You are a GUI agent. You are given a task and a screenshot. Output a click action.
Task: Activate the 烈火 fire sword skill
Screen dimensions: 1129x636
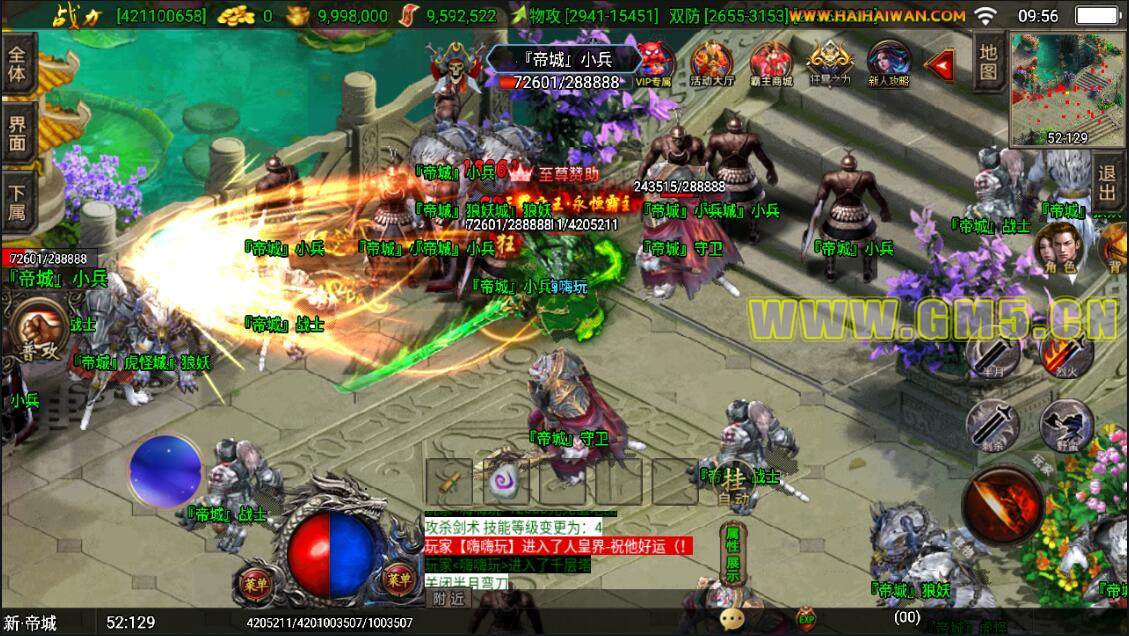coord(1064,353)
